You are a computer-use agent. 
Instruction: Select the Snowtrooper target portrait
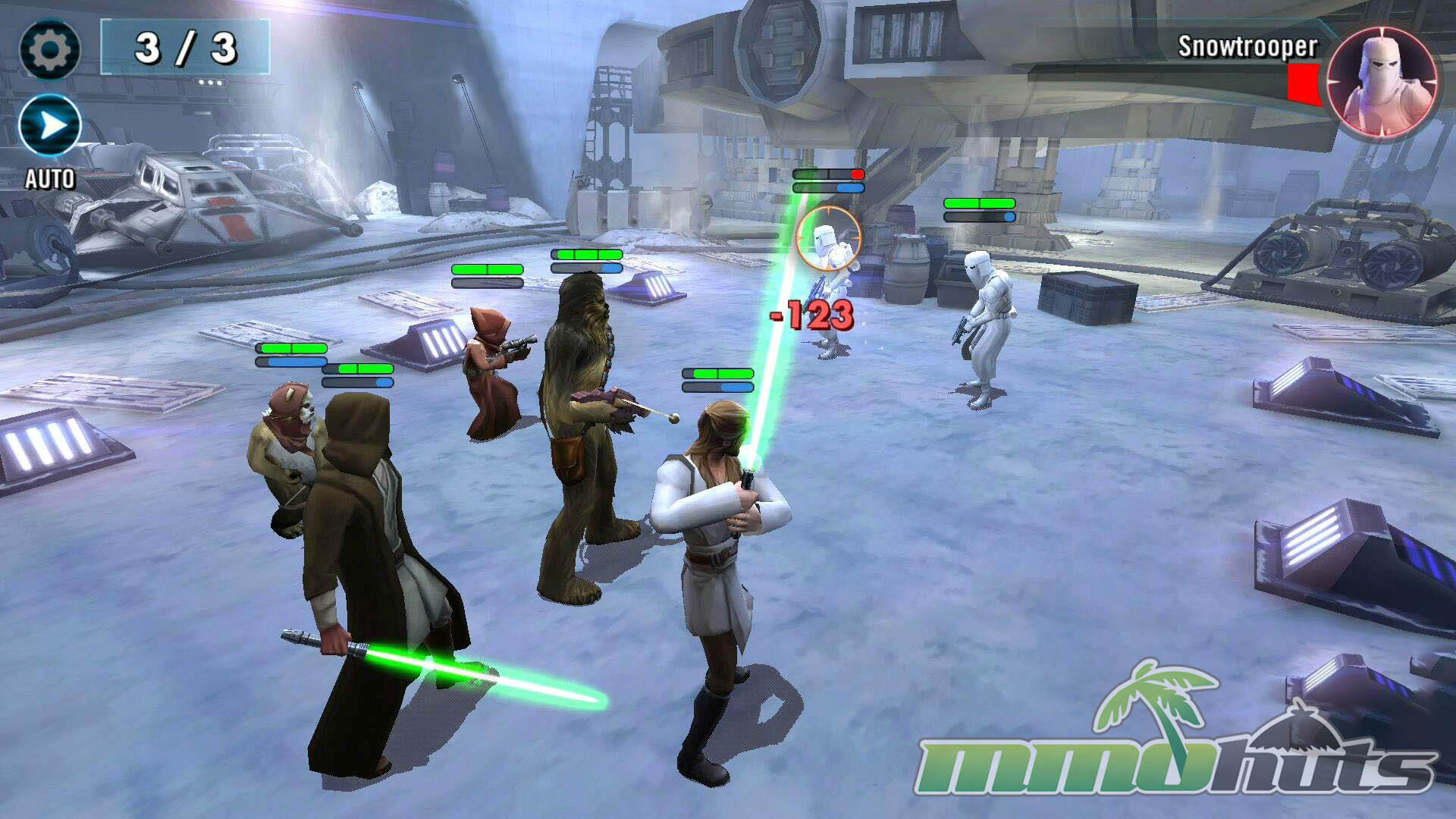[1382, 83]
